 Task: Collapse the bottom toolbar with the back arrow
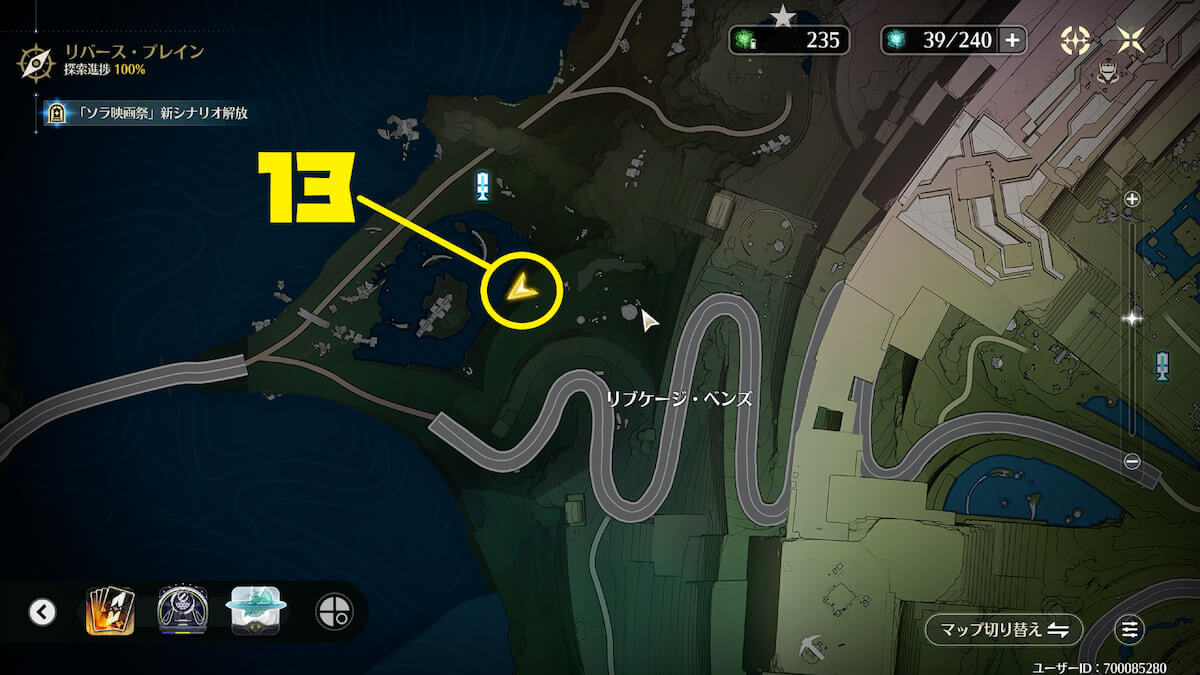(42, 611)
